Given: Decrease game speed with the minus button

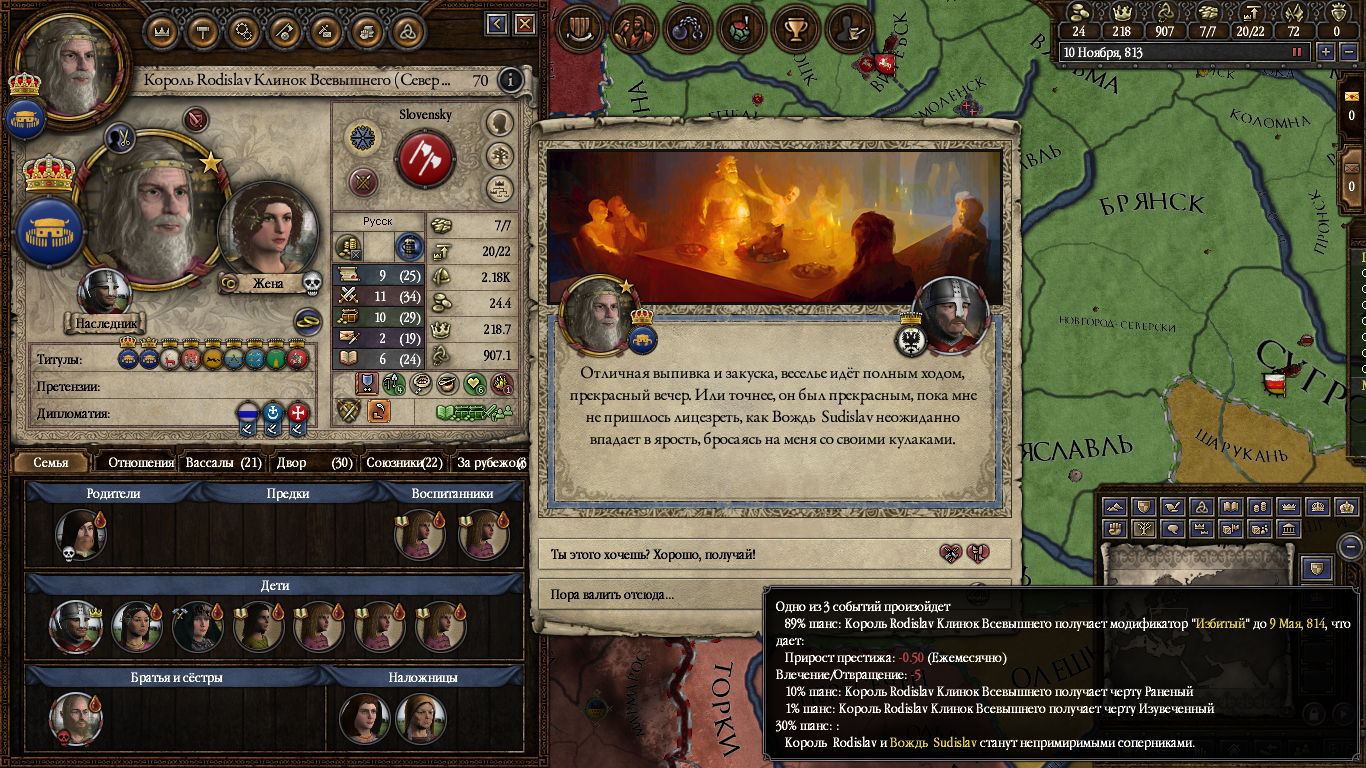Looking at the screenshot, I should pos(1346,52).
